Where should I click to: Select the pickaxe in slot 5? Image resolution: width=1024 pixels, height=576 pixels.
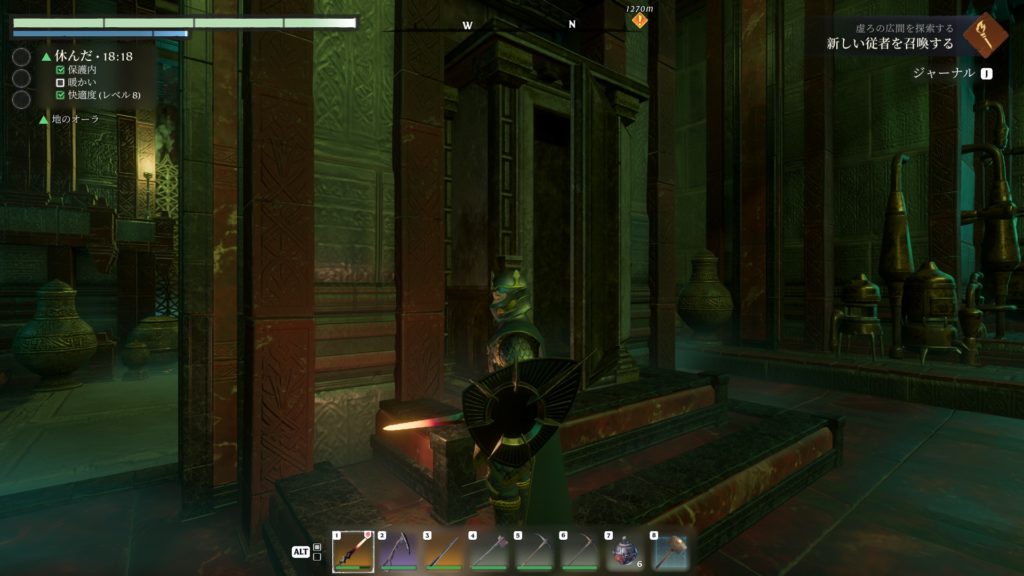pyautogui.click(x=535, y=552)
